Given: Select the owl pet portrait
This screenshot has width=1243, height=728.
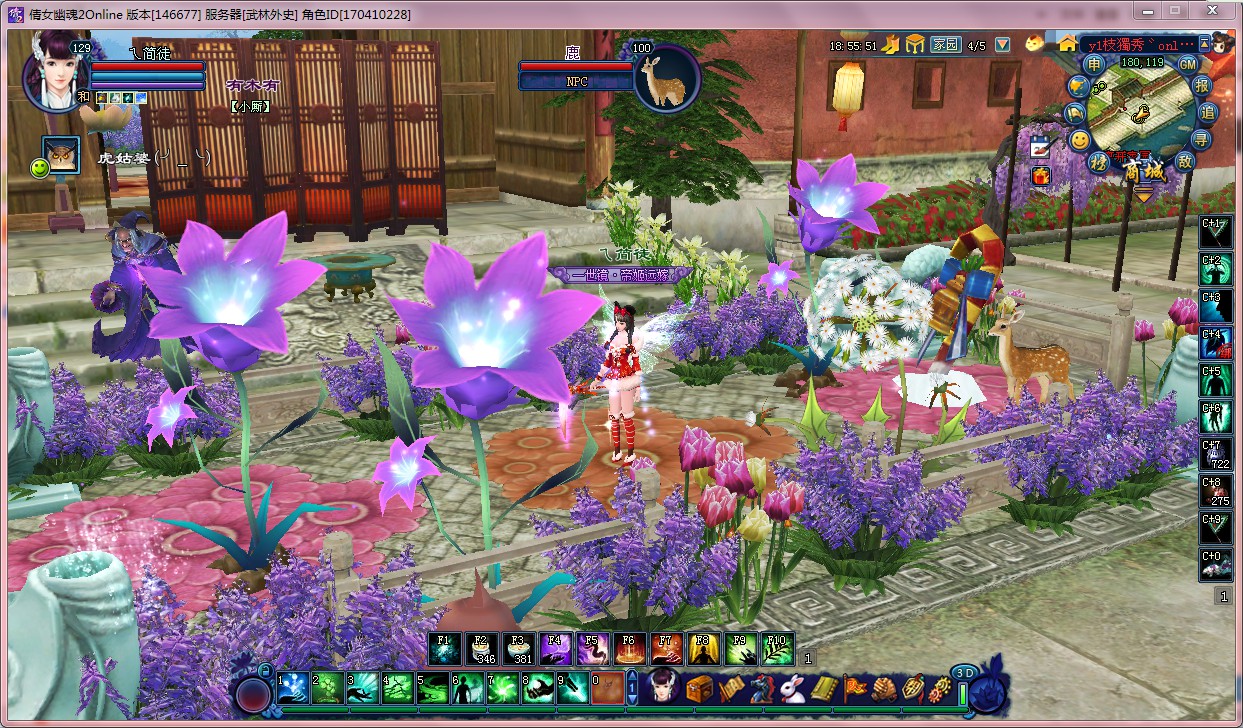Looking at the screenshot, I should pos(62,155).
